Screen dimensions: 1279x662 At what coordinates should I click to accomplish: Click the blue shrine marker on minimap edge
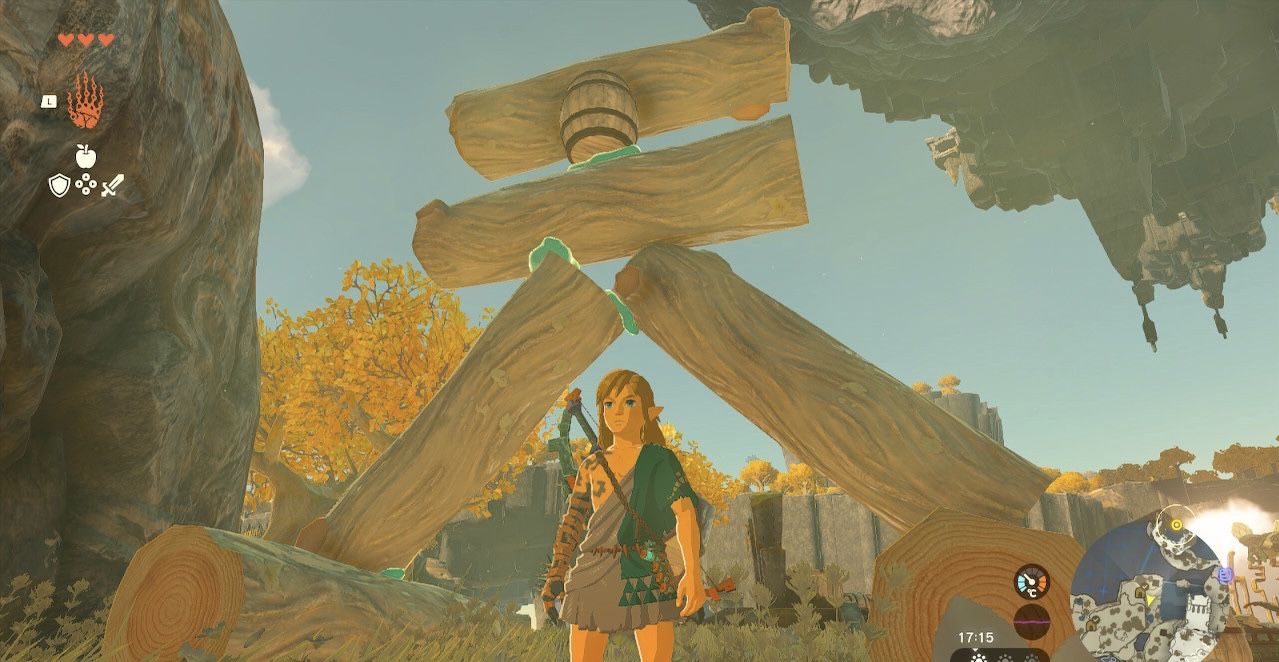coord(1225,575)
